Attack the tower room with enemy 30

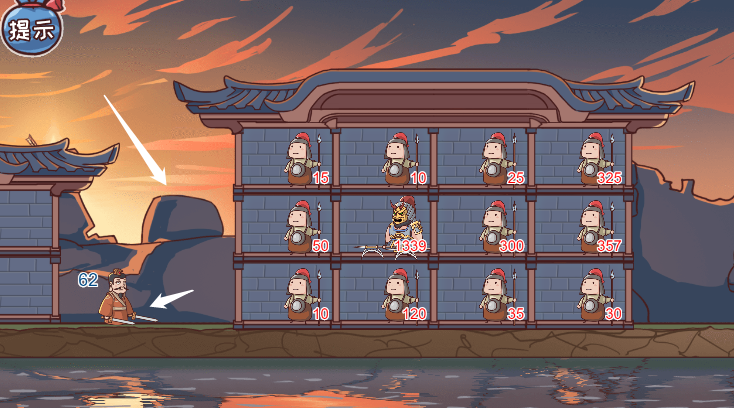(x=580, y=294)
